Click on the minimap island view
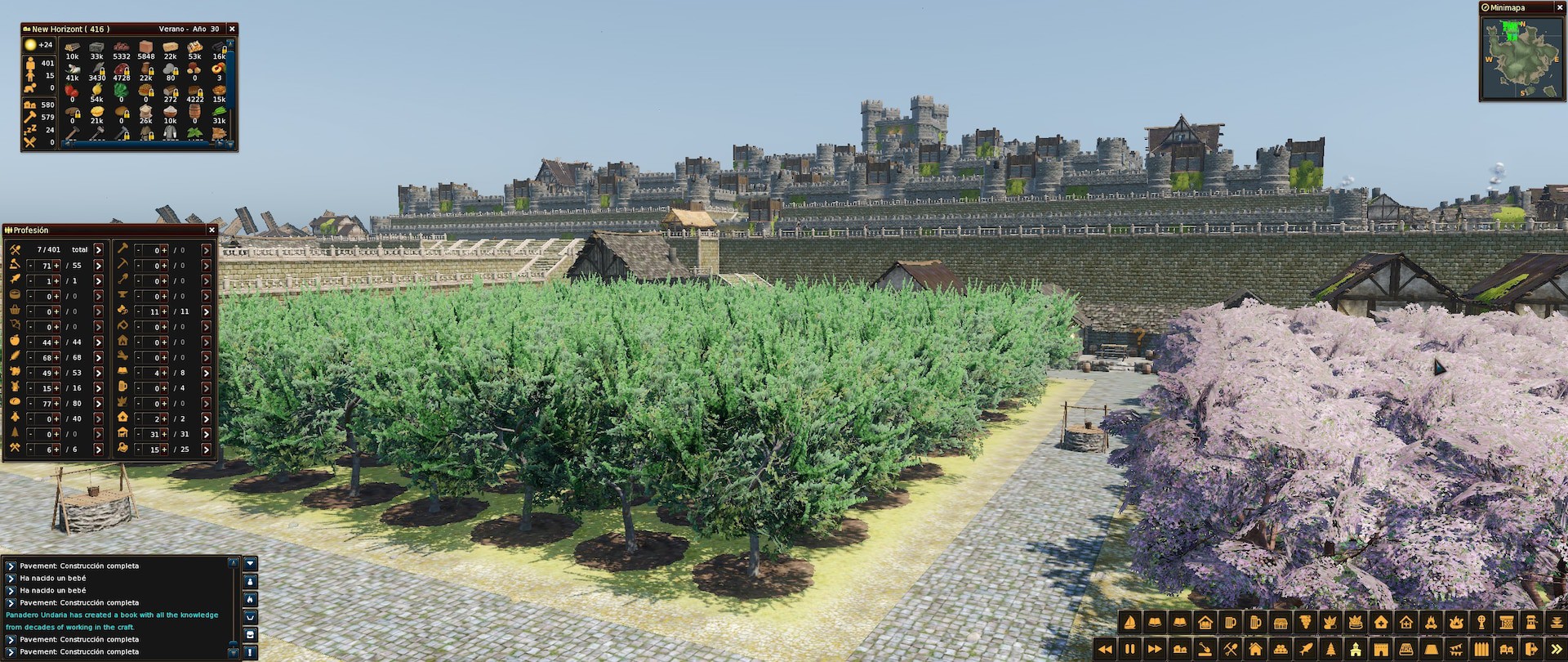 coord(1521,59)
